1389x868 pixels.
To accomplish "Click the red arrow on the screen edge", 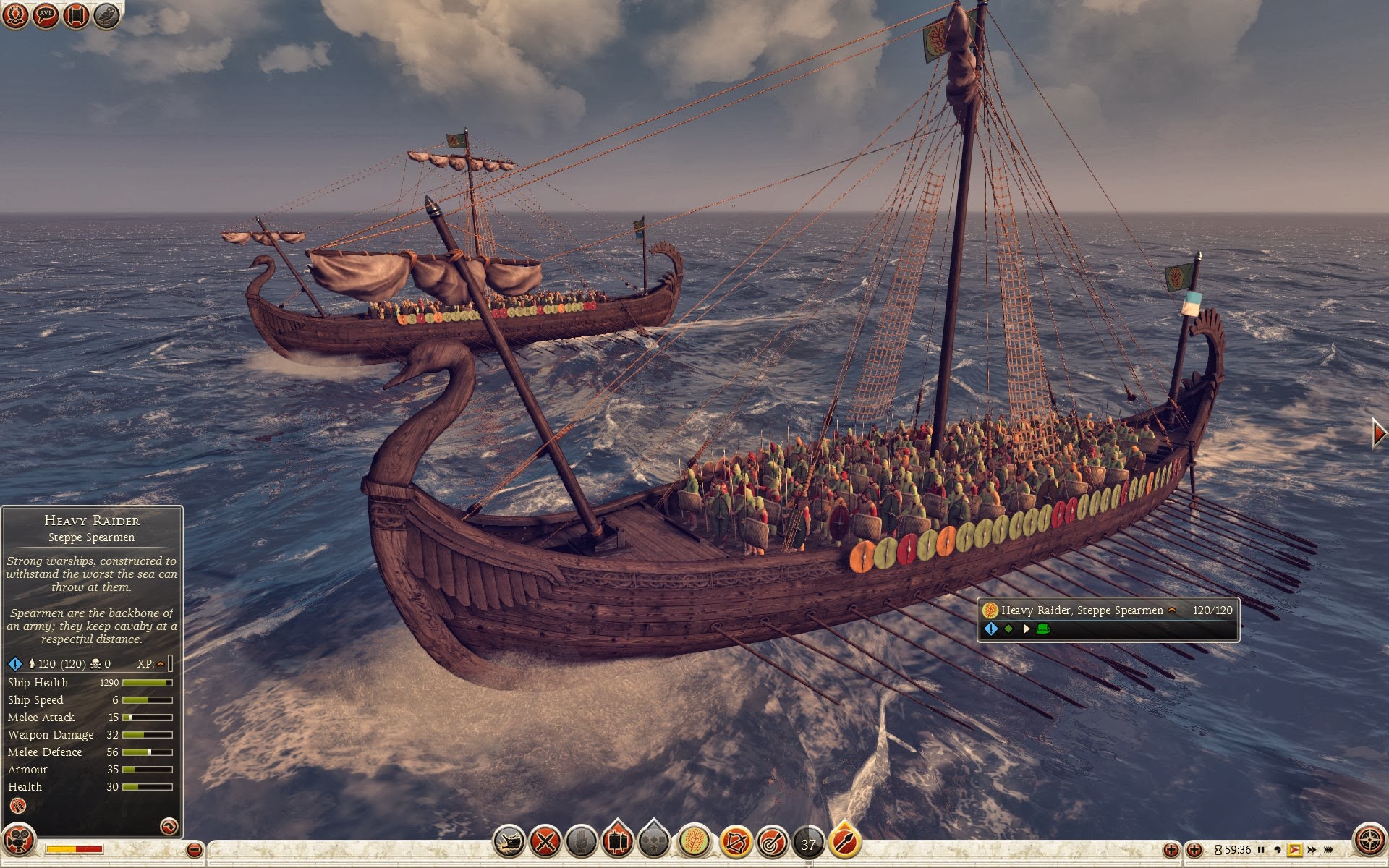I will pyautogui.click(x=1380, y=433).
